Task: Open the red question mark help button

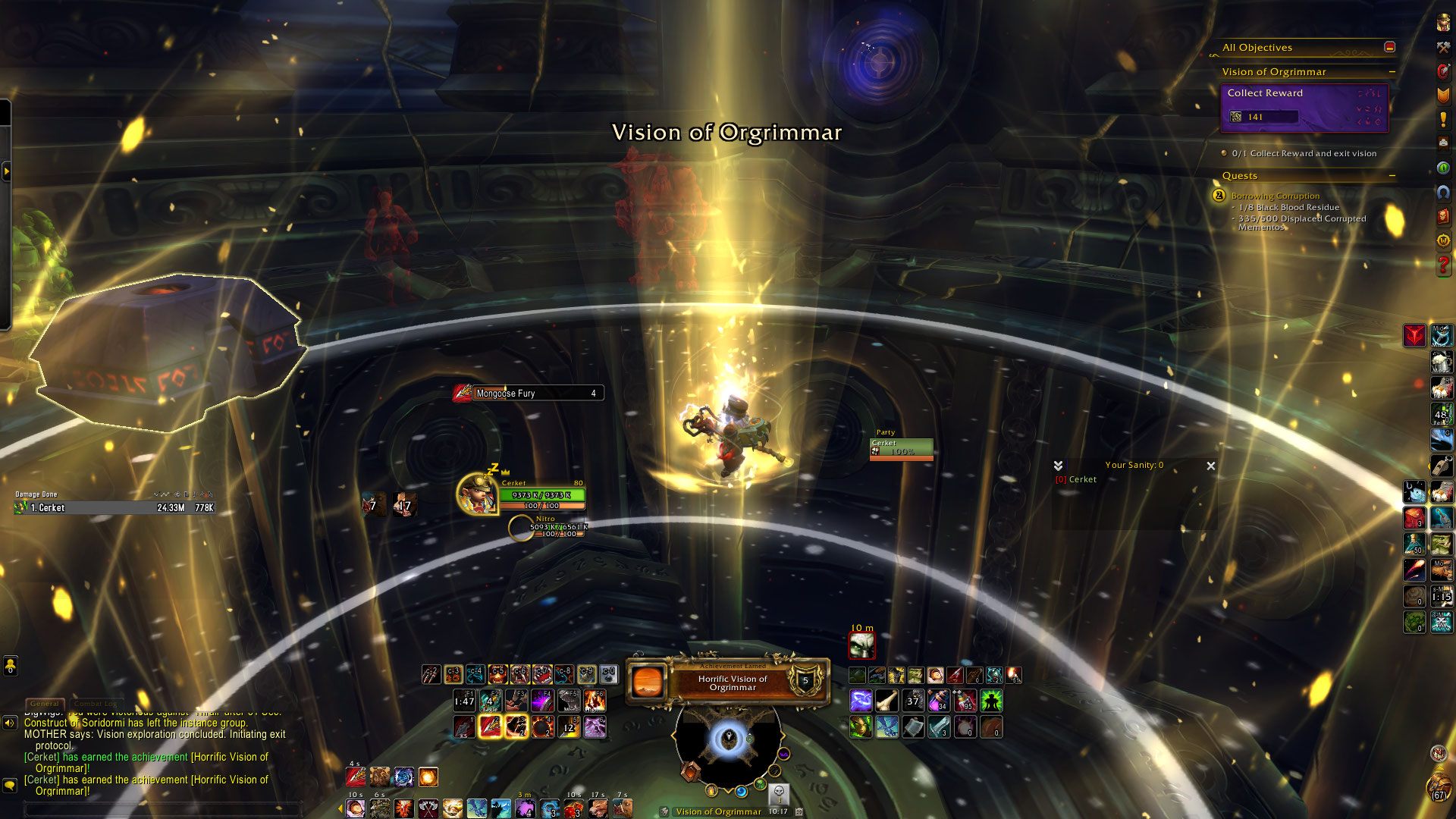Action: (x=1443, y=265)
